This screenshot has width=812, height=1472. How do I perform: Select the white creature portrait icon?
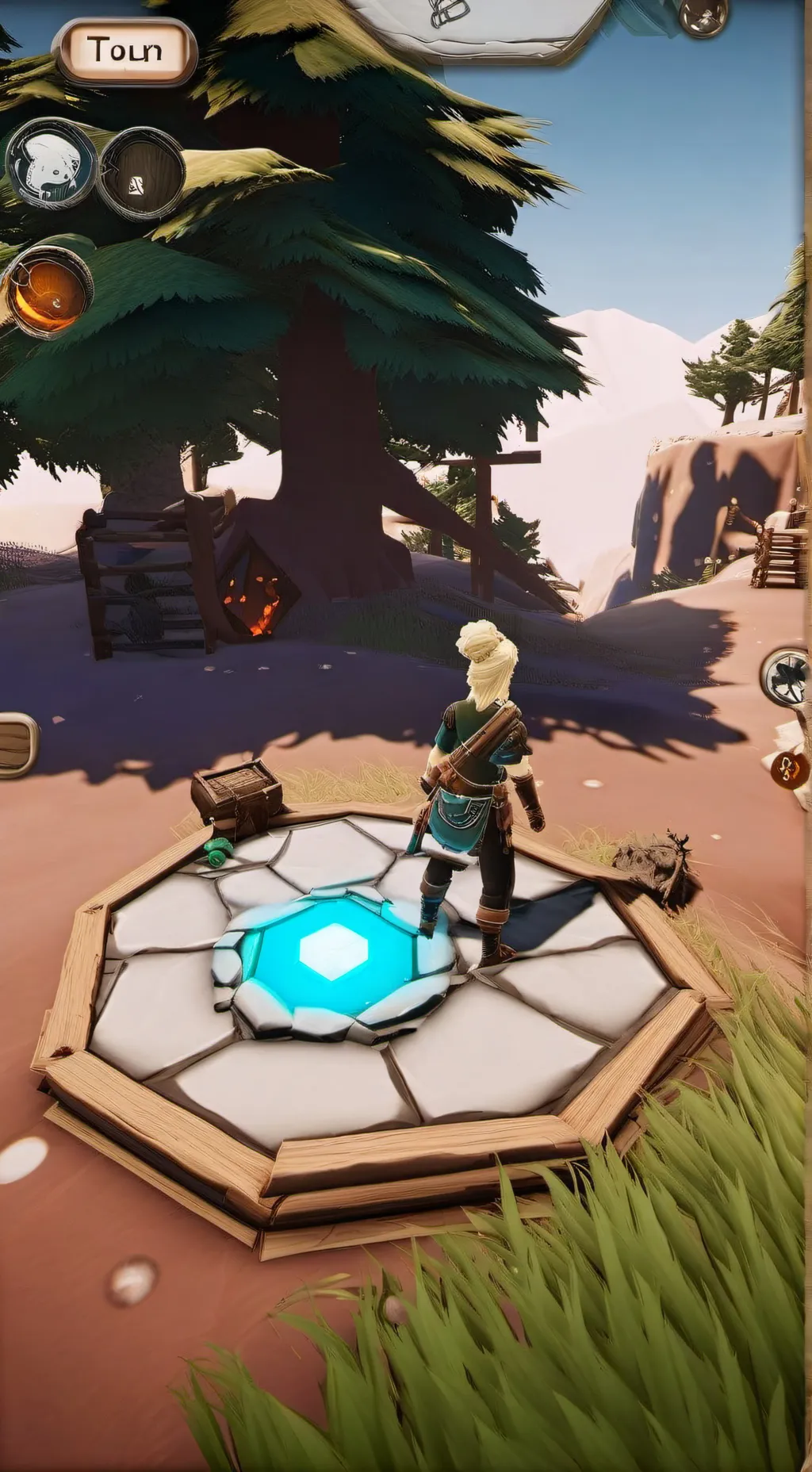50,164
